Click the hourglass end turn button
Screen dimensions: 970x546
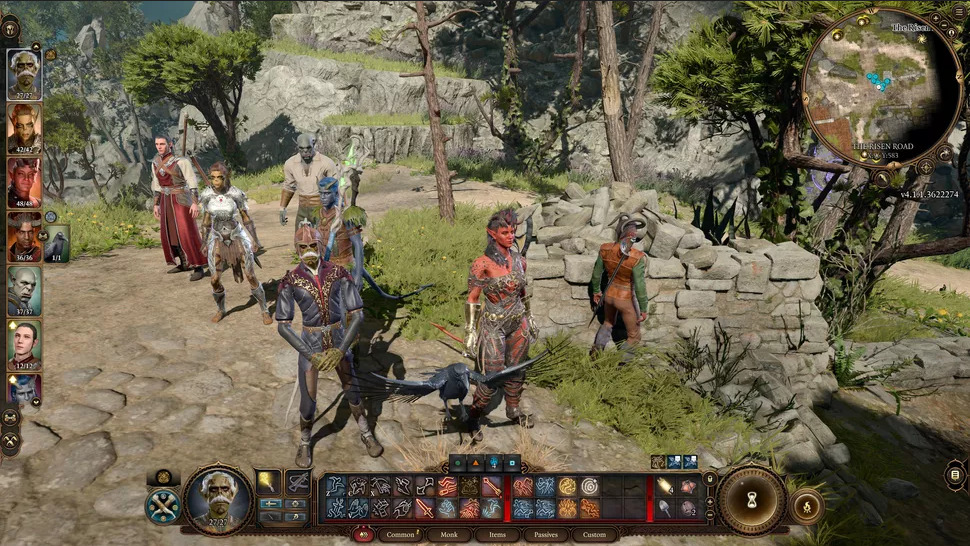(752, 500)
